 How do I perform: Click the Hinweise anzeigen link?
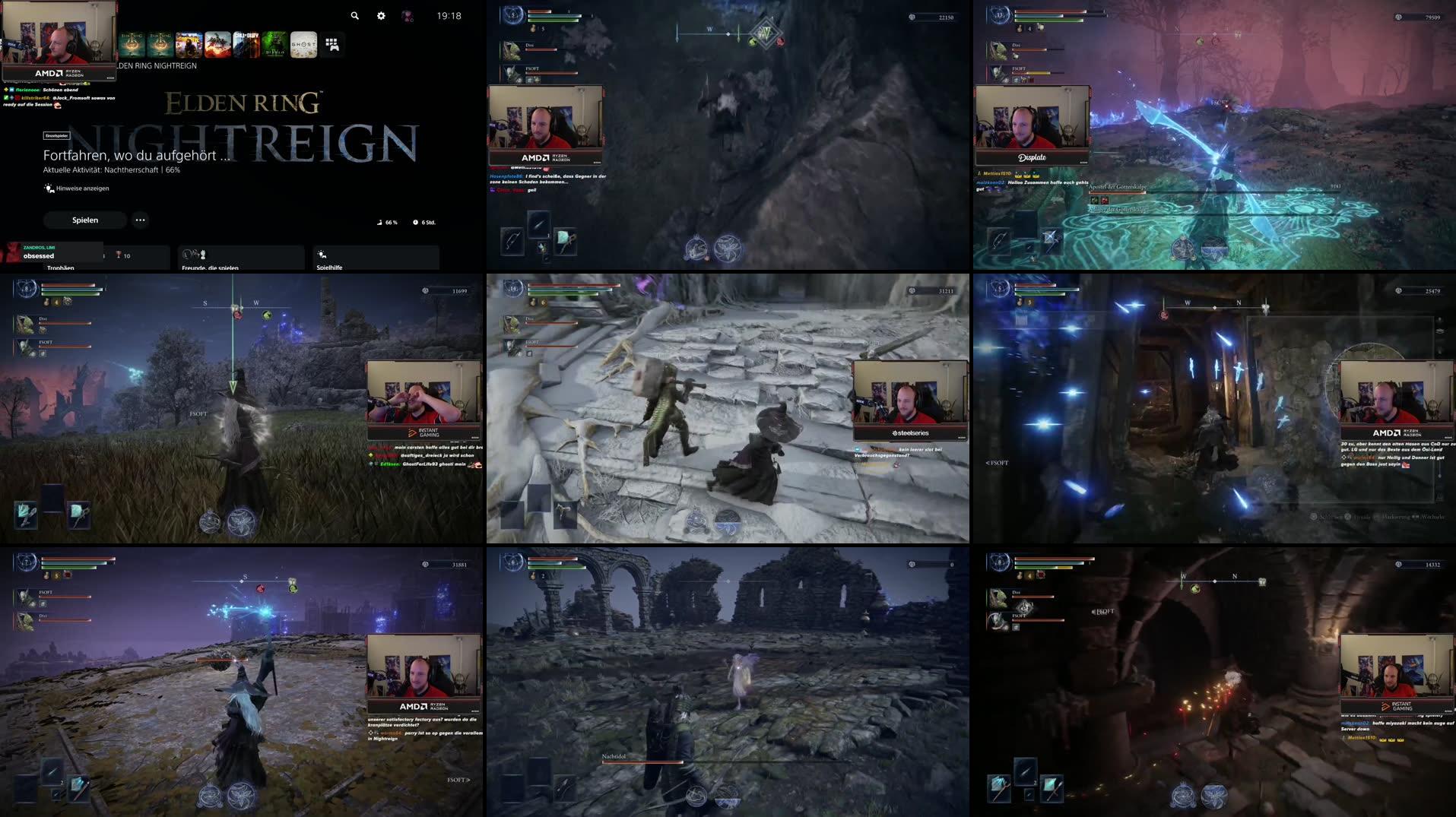coord(76,188)
